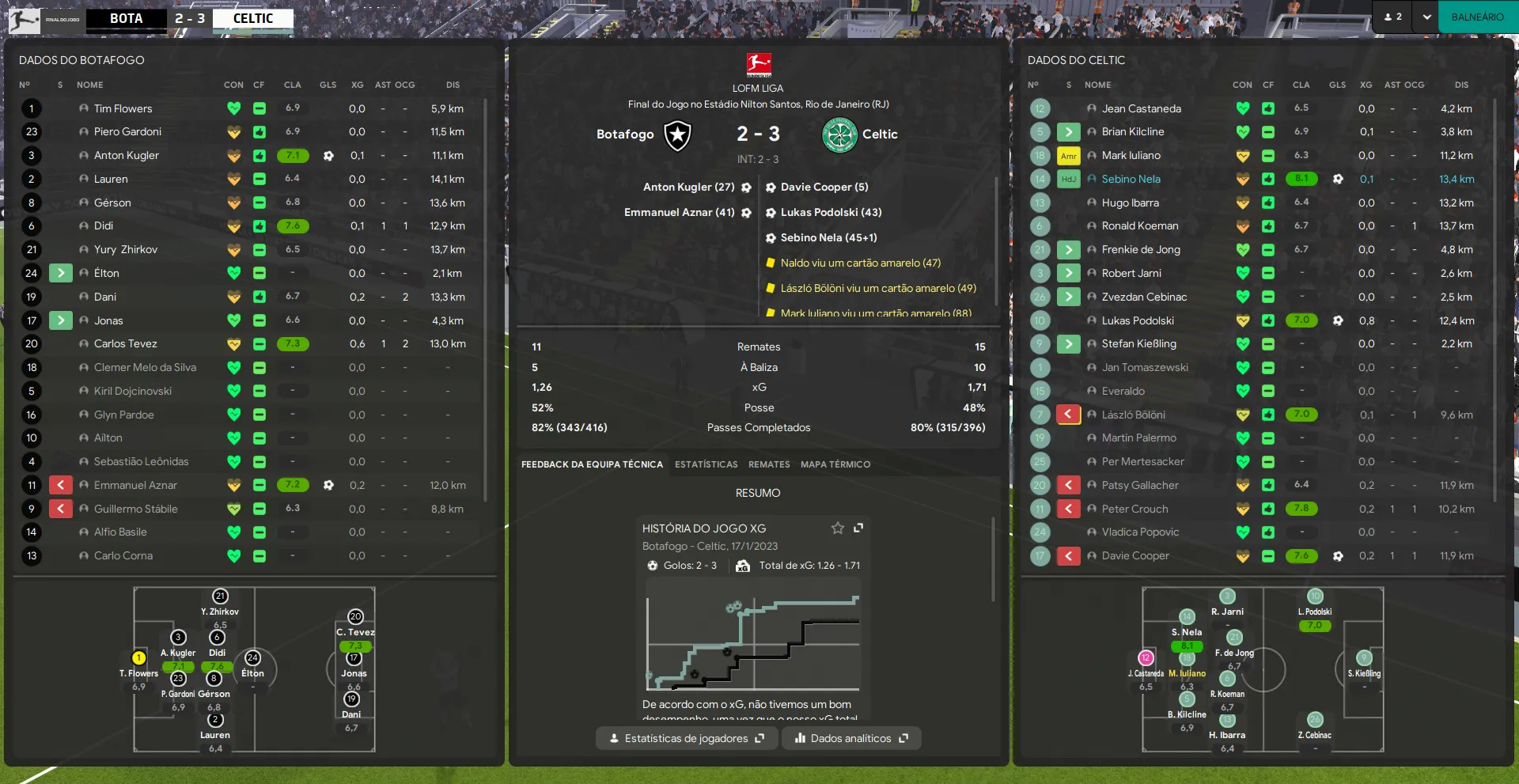The height and width of the screenshot is (784, 1519).
Task: Click Anton Kugler in the Botafogo list
Action: [127, 156]
